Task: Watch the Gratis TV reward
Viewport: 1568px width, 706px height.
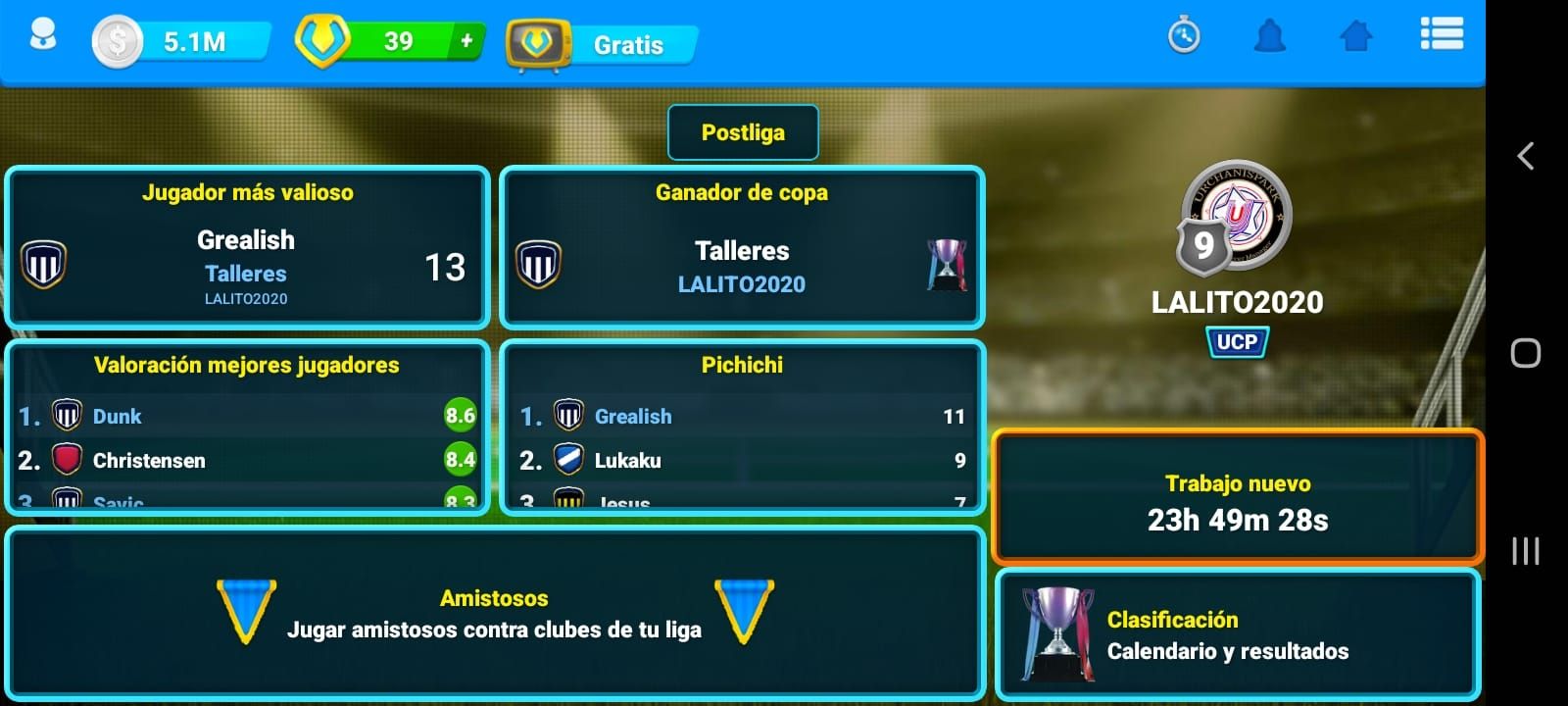Action: point(600,44)
